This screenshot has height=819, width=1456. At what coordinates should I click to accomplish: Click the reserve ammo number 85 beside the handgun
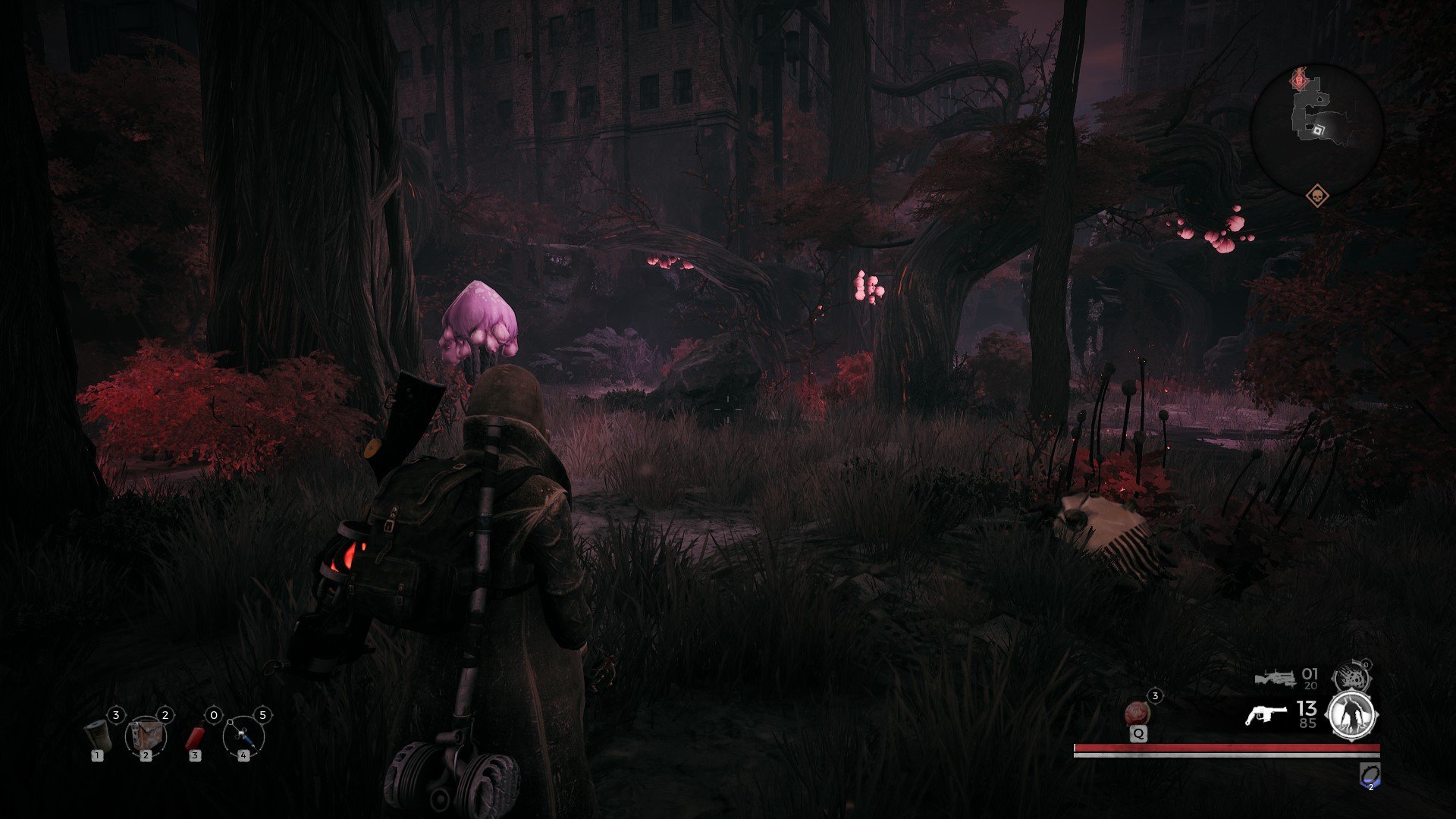pos(1308,723)
